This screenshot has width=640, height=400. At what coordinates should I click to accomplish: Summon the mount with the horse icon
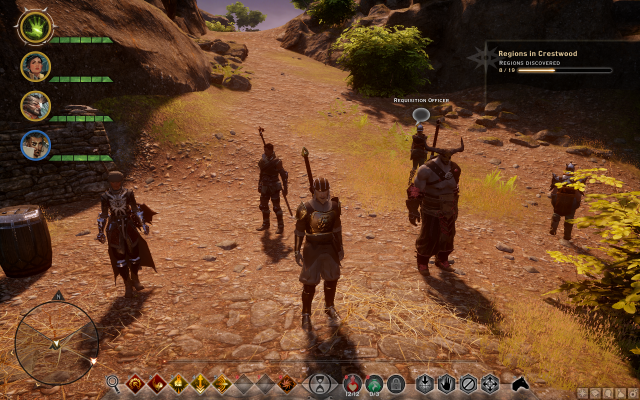tap(520, 382)
